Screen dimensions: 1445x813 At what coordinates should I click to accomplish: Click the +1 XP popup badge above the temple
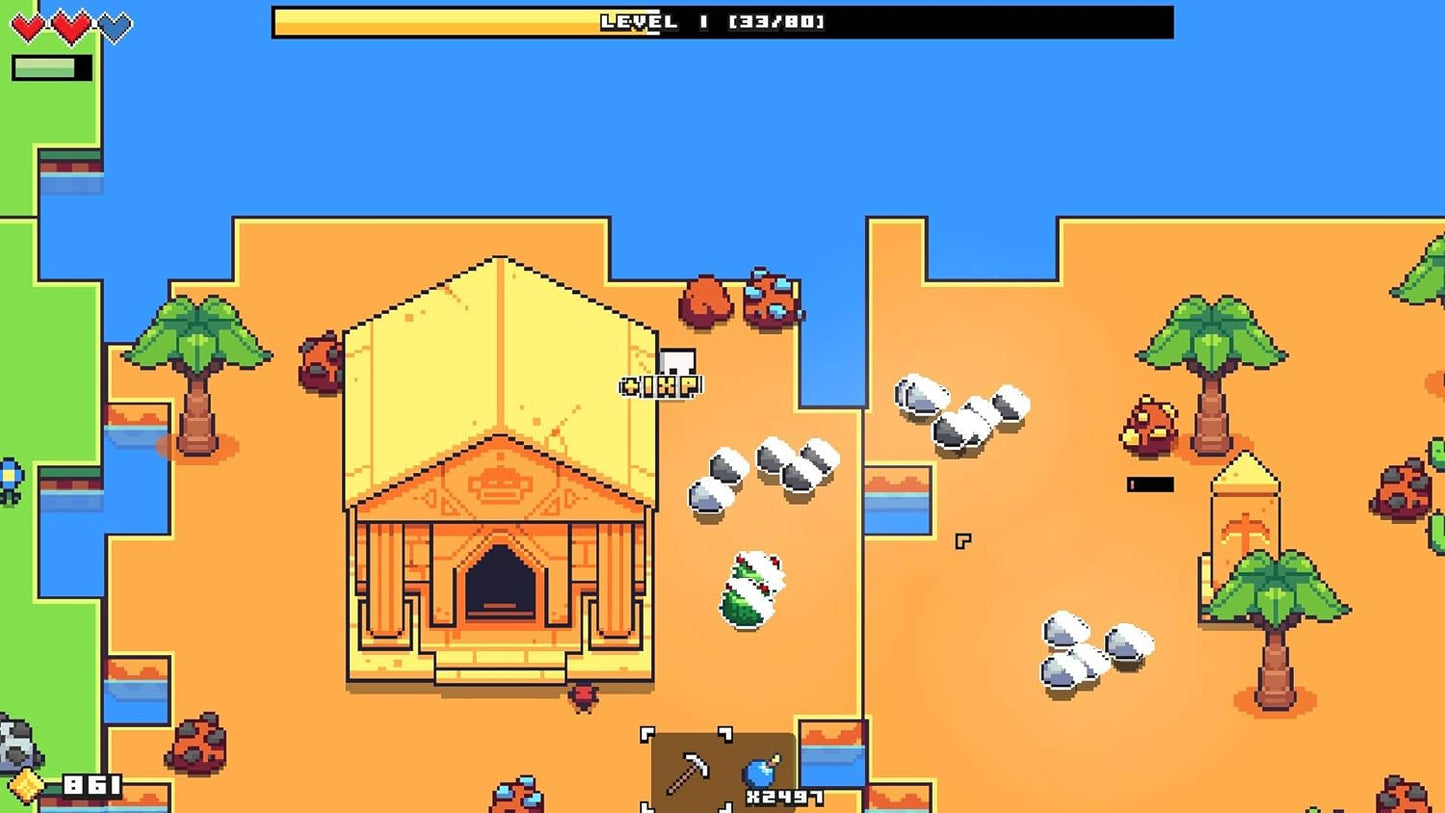658,385
